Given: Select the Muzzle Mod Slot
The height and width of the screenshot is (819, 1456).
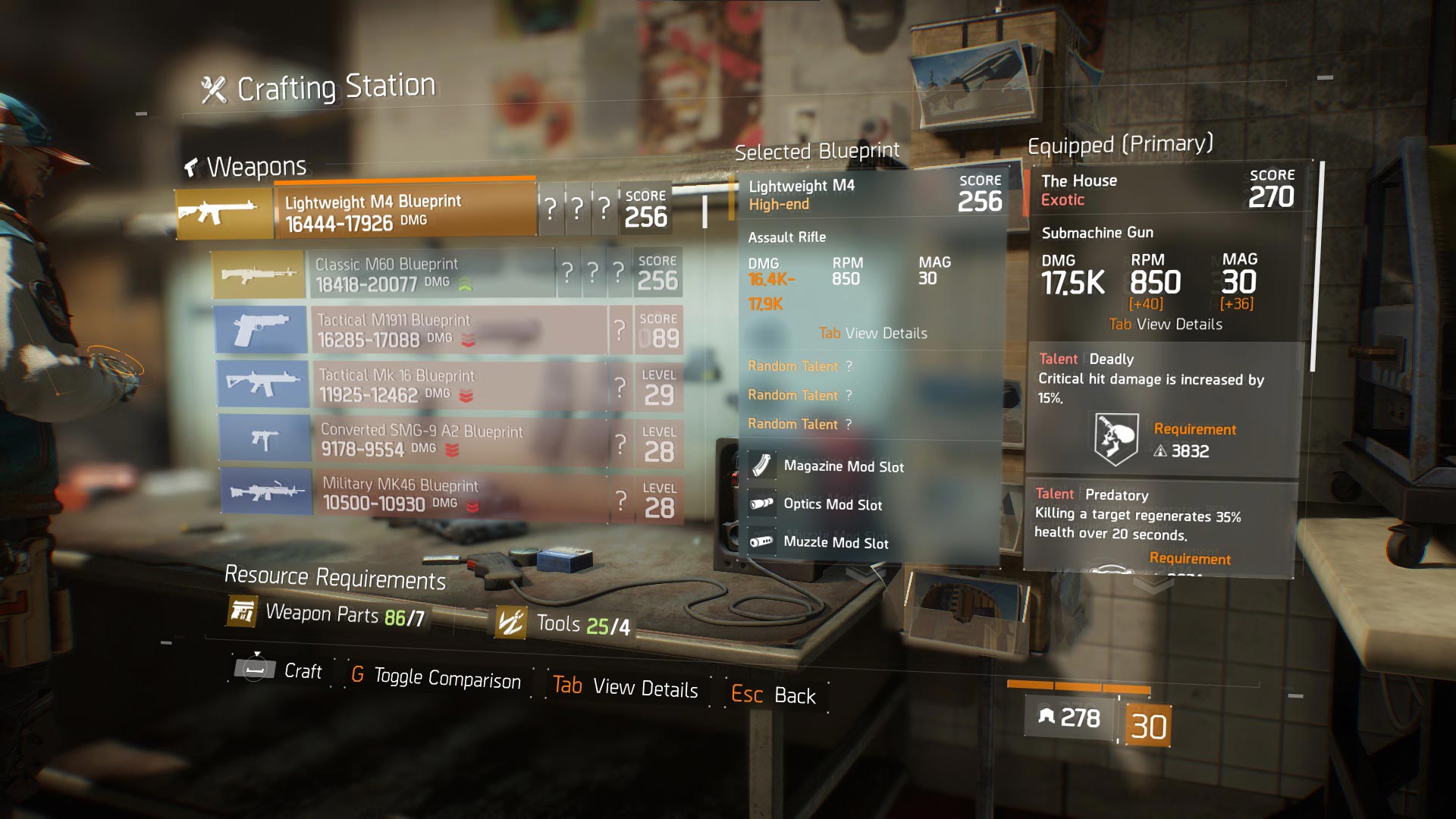Looking at the screenshot, I should (x=836, y=542).
